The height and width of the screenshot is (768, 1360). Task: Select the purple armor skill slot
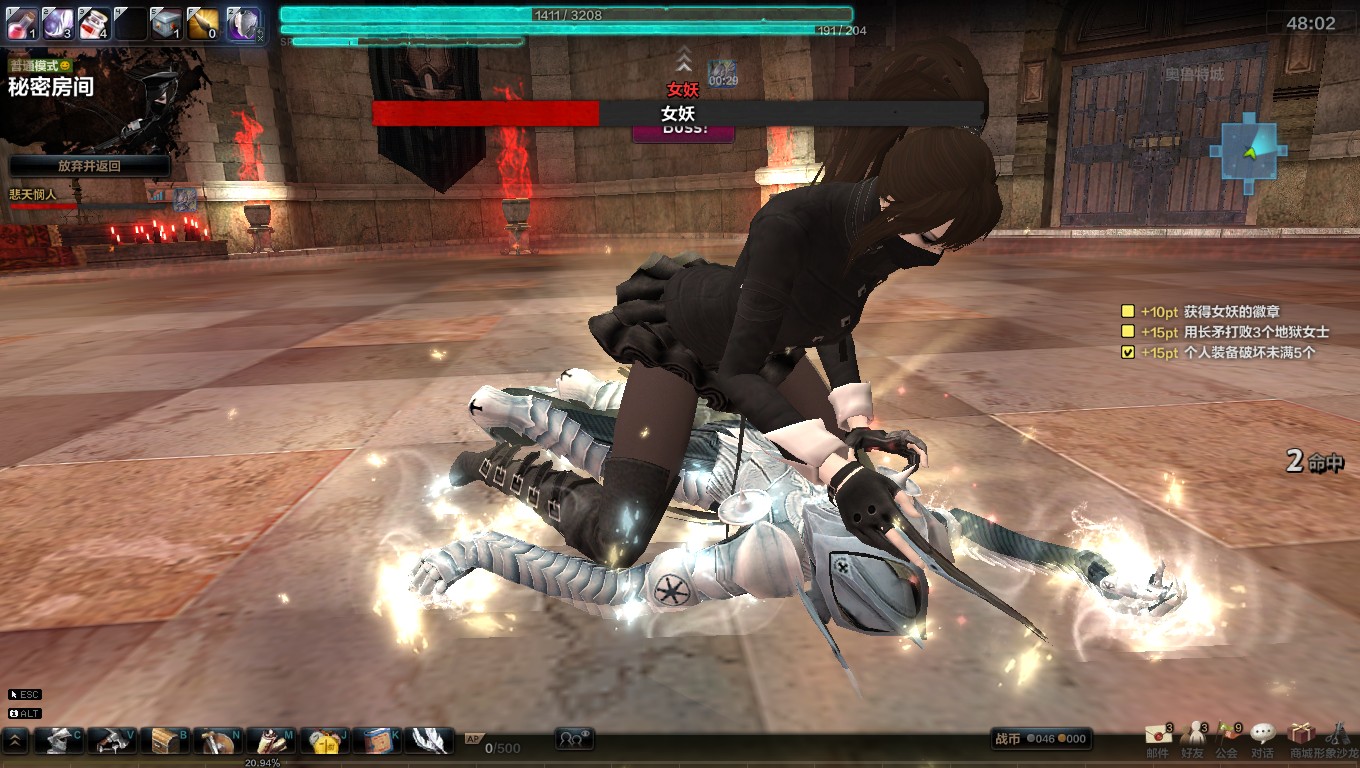241,22
